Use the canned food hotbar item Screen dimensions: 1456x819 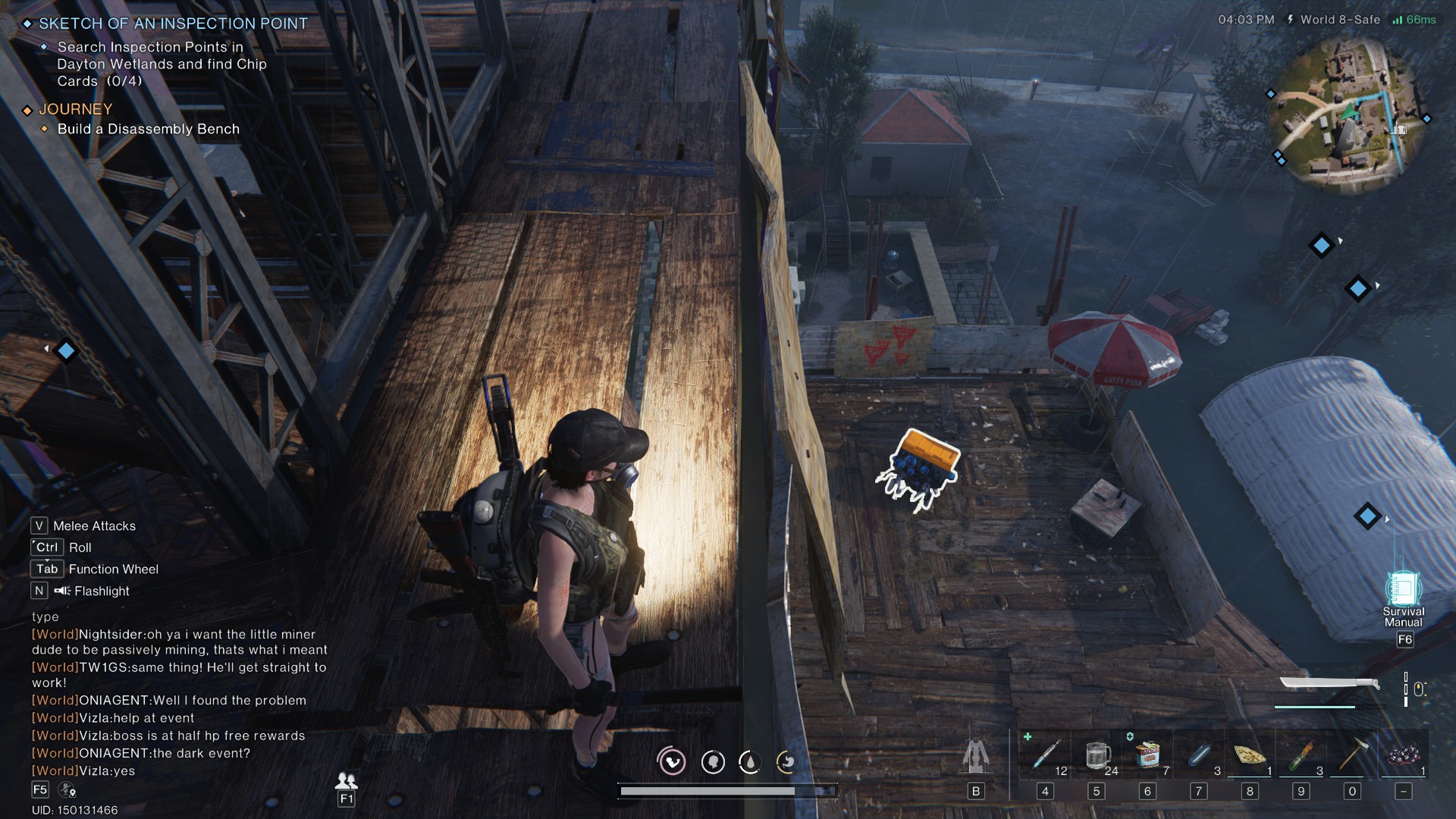point(1147,755)
